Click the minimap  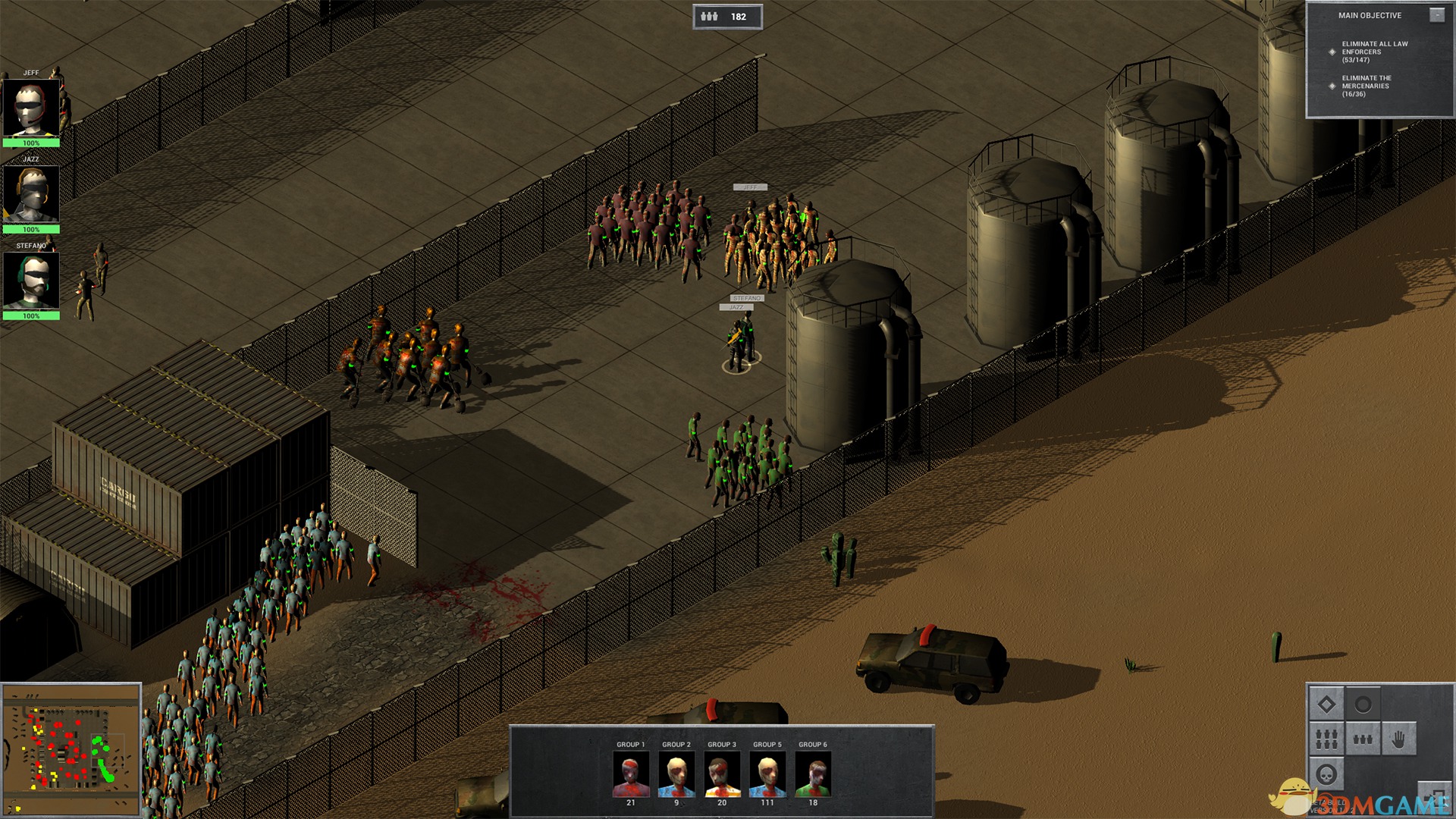(x=71, y=748)
